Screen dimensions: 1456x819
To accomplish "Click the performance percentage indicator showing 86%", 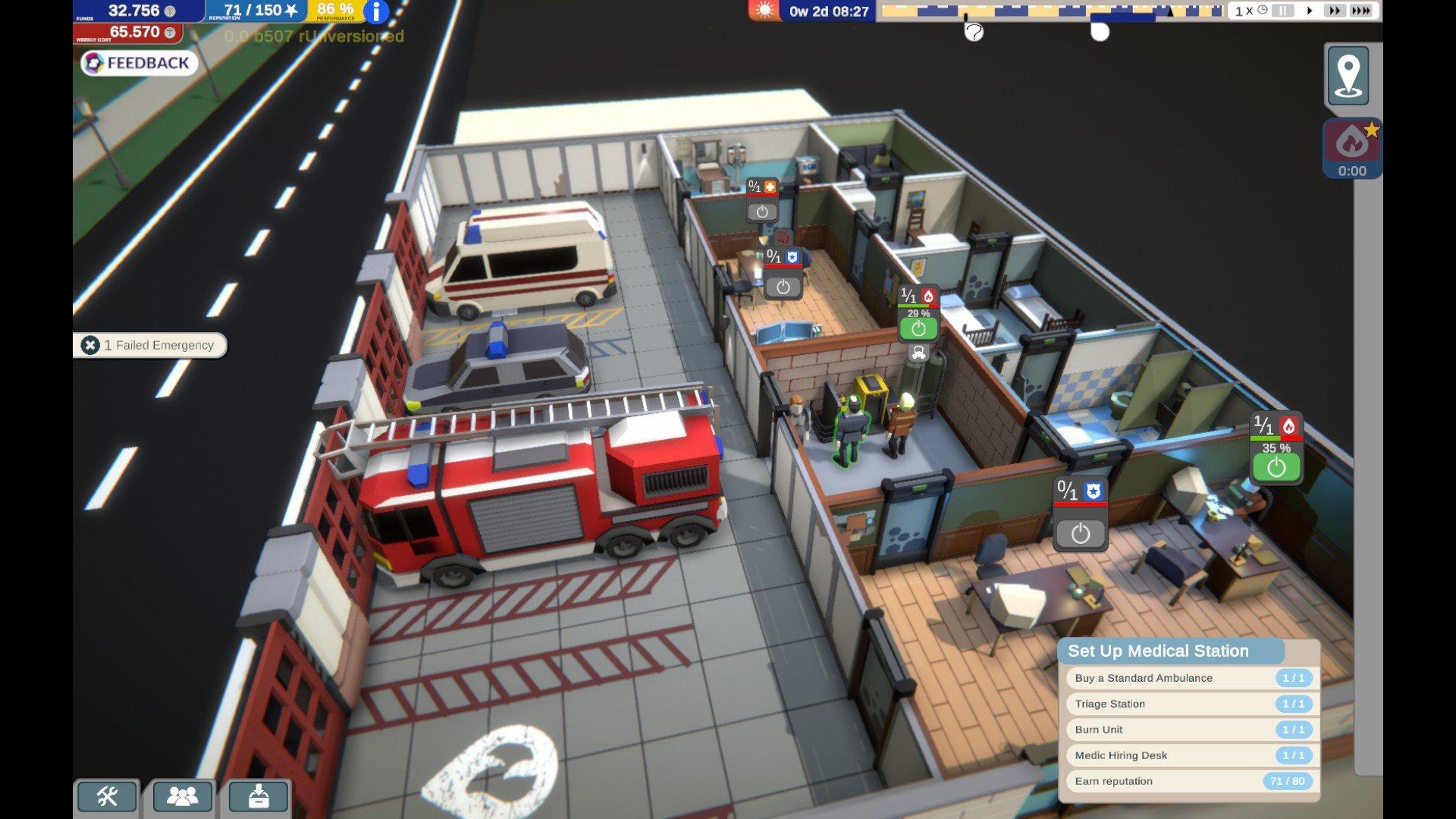I will point(334,10).
